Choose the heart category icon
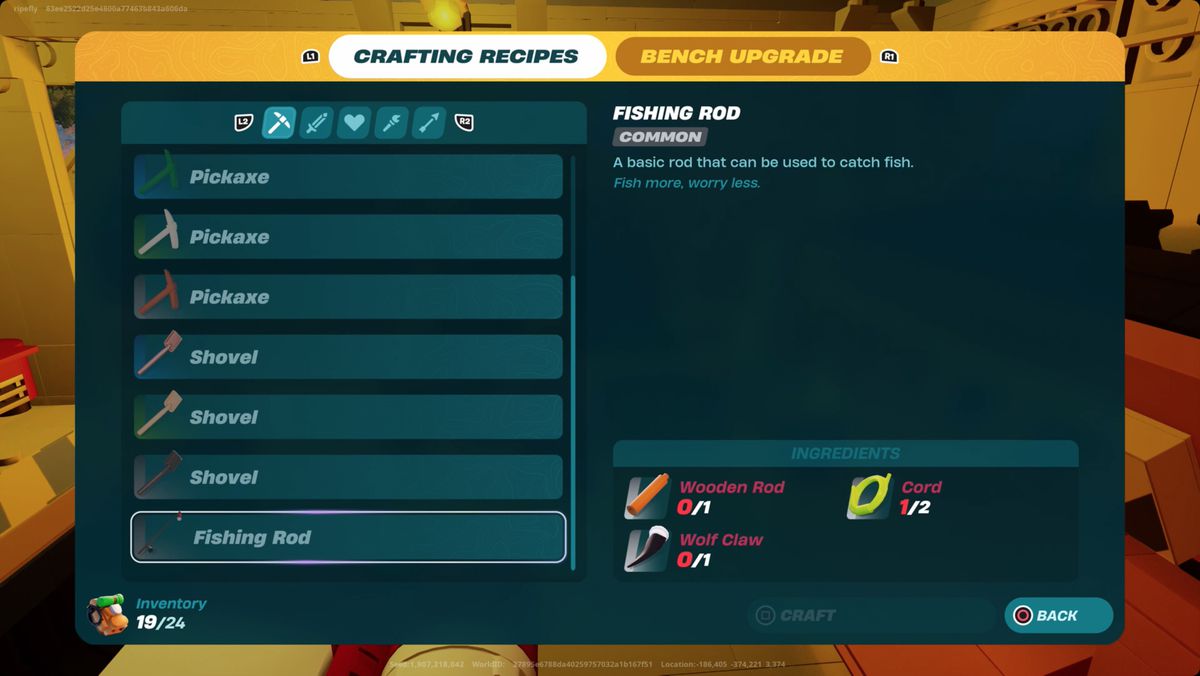Image resolution: width=1200 pixels, height=676 pixels. coord(354,123)
